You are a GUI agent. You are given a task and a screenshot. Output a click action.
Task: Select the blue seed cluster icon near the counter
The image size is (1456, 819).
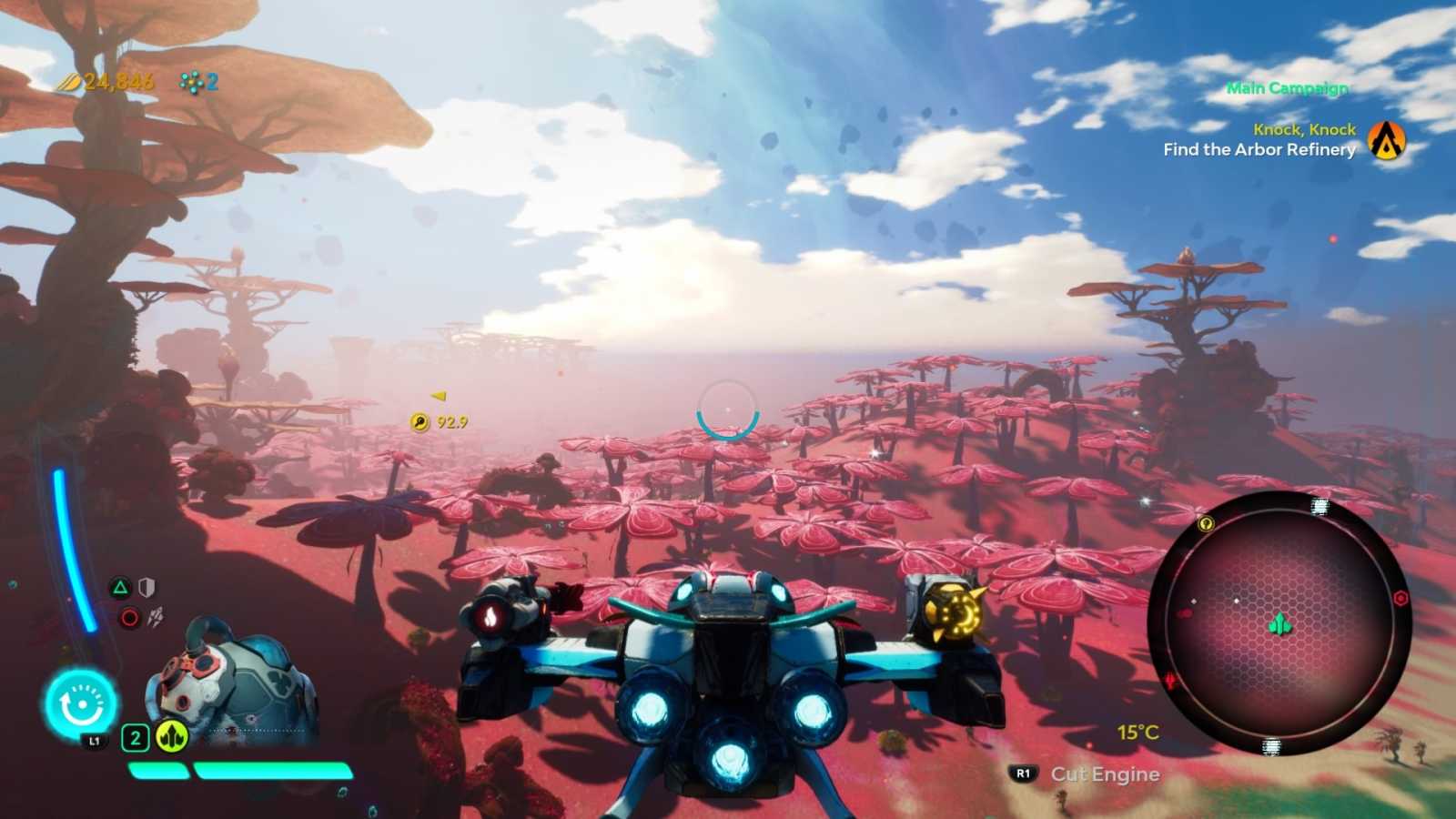192,81
